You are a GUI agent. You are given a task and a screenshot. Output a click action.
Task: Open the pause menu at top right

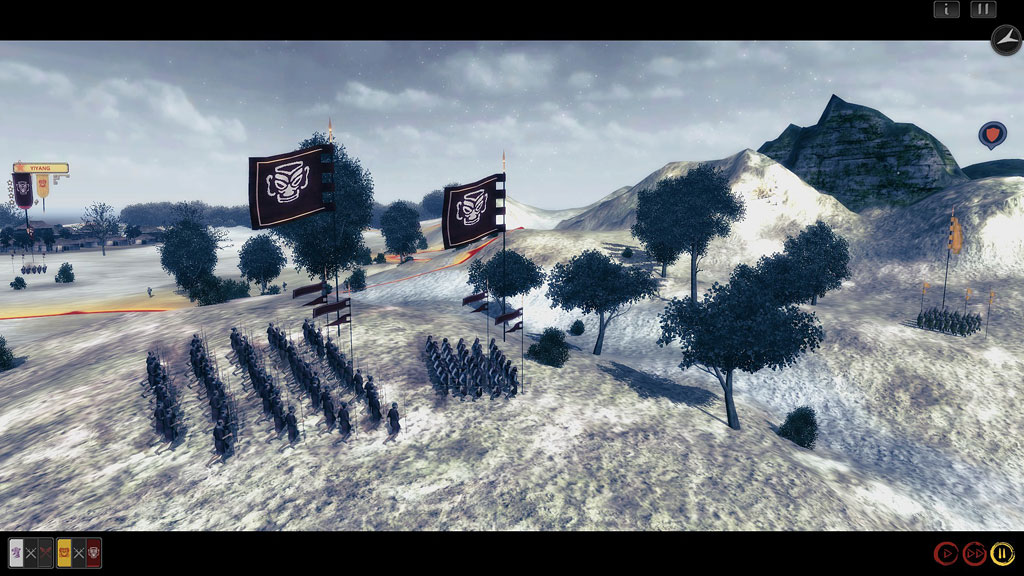click(x=983, y=9)
